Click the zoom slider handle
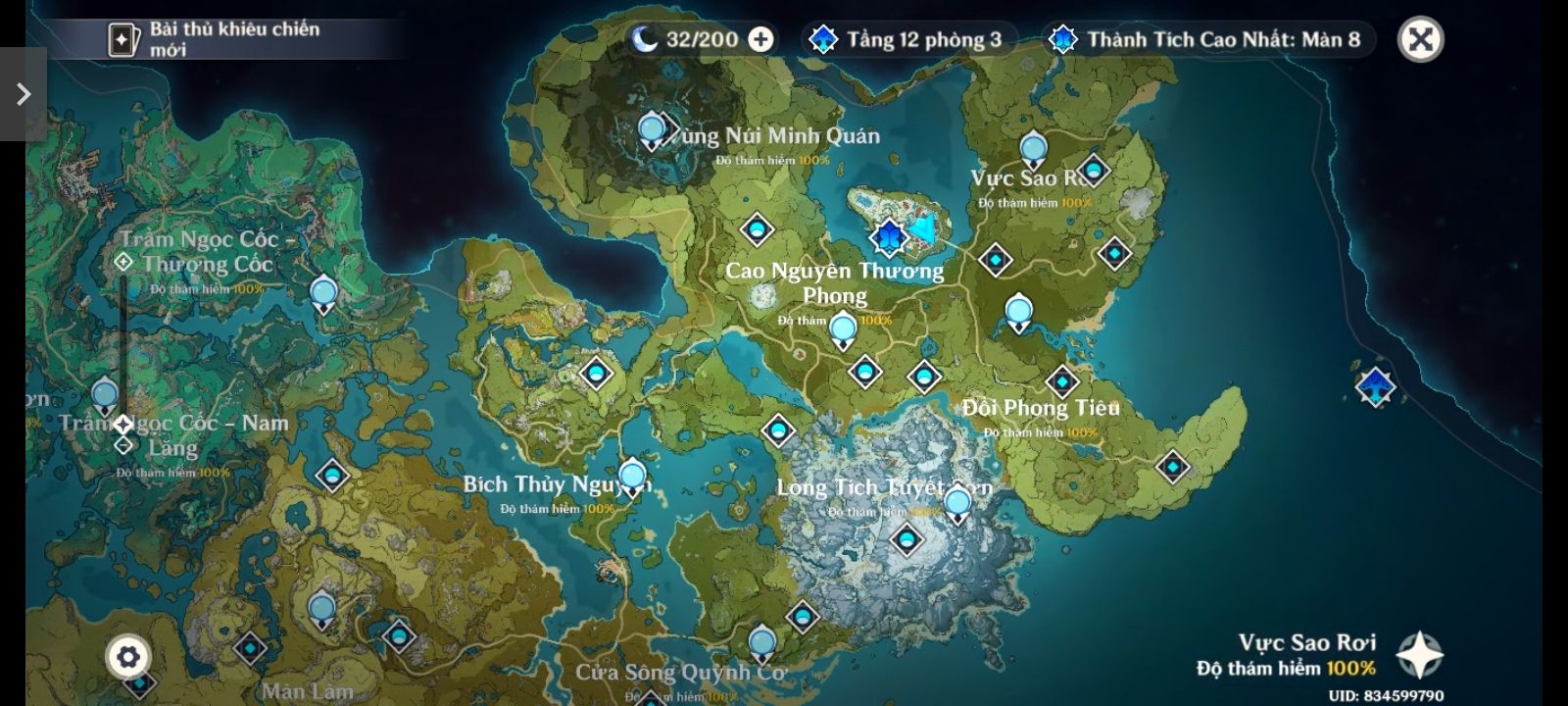1568x706 pixels. (123, 425)
